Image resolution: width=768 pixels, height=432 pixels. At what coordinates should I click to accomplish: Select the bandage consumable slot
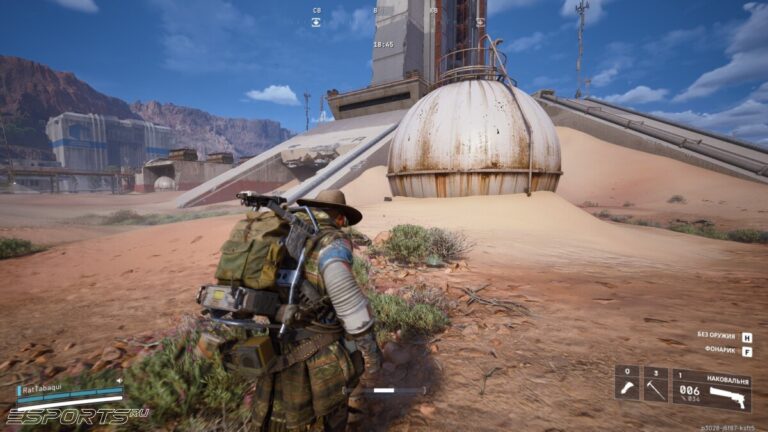point(627,388)
